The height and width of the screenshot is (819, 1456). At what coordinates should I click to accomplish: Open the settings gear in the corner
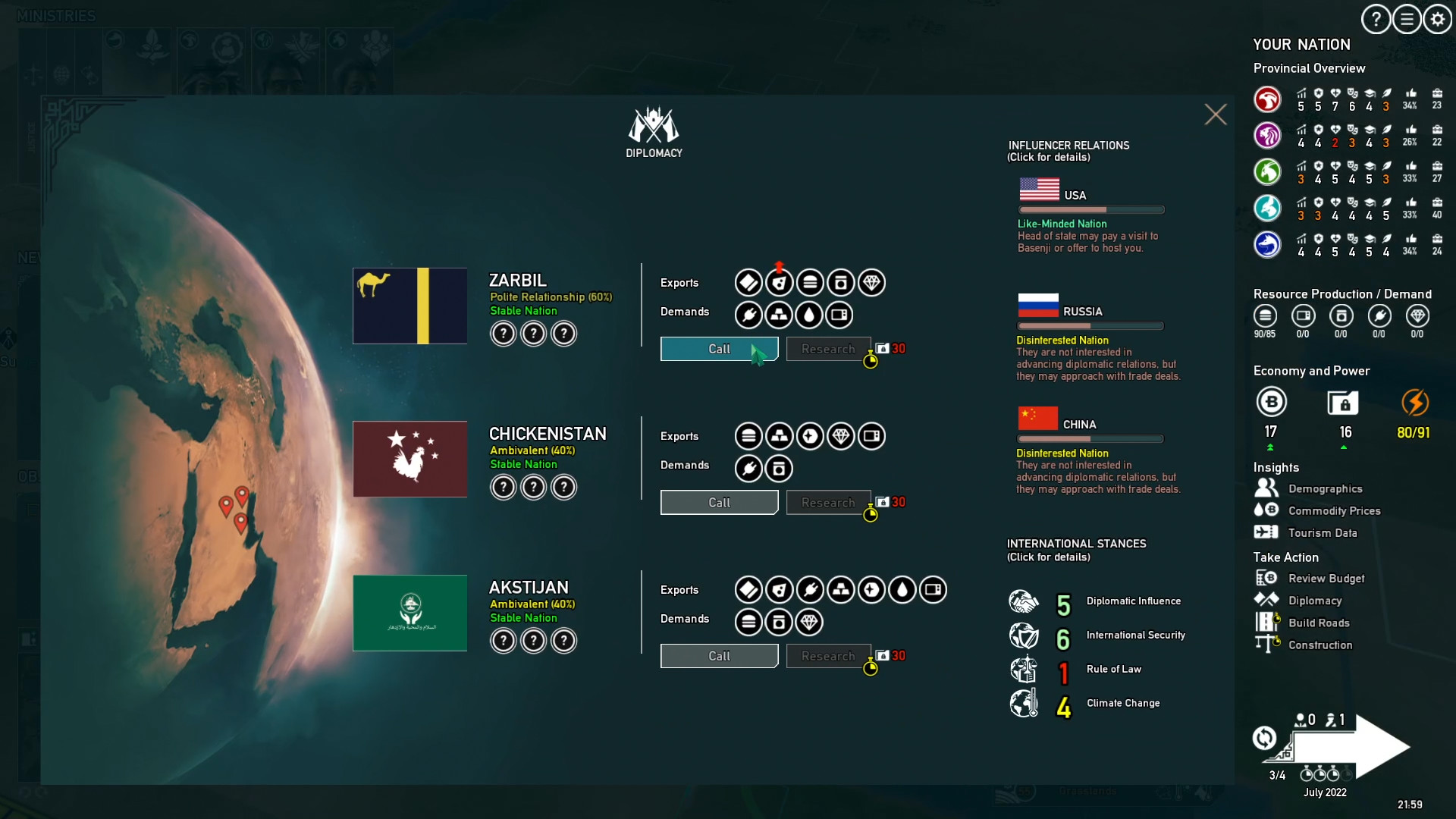pos(1437,19)
